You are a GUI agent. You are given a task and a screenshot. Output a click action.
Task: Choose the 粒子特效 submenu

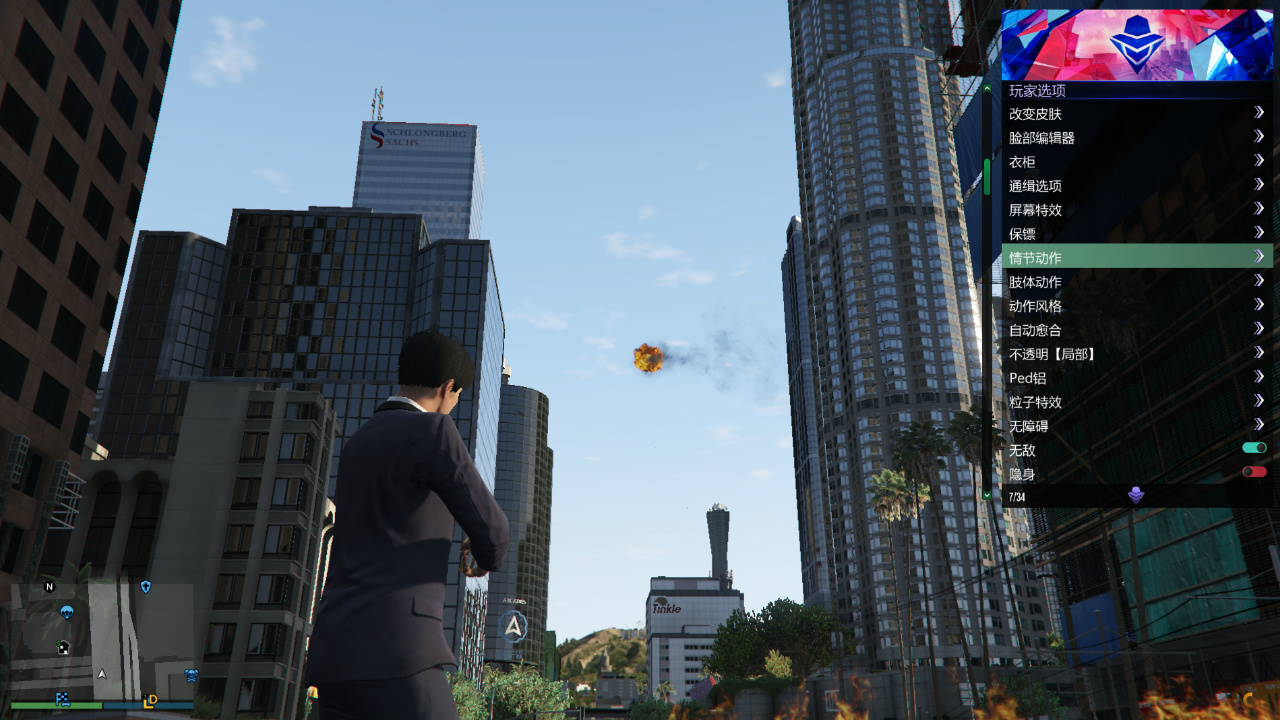[1136, 402]
